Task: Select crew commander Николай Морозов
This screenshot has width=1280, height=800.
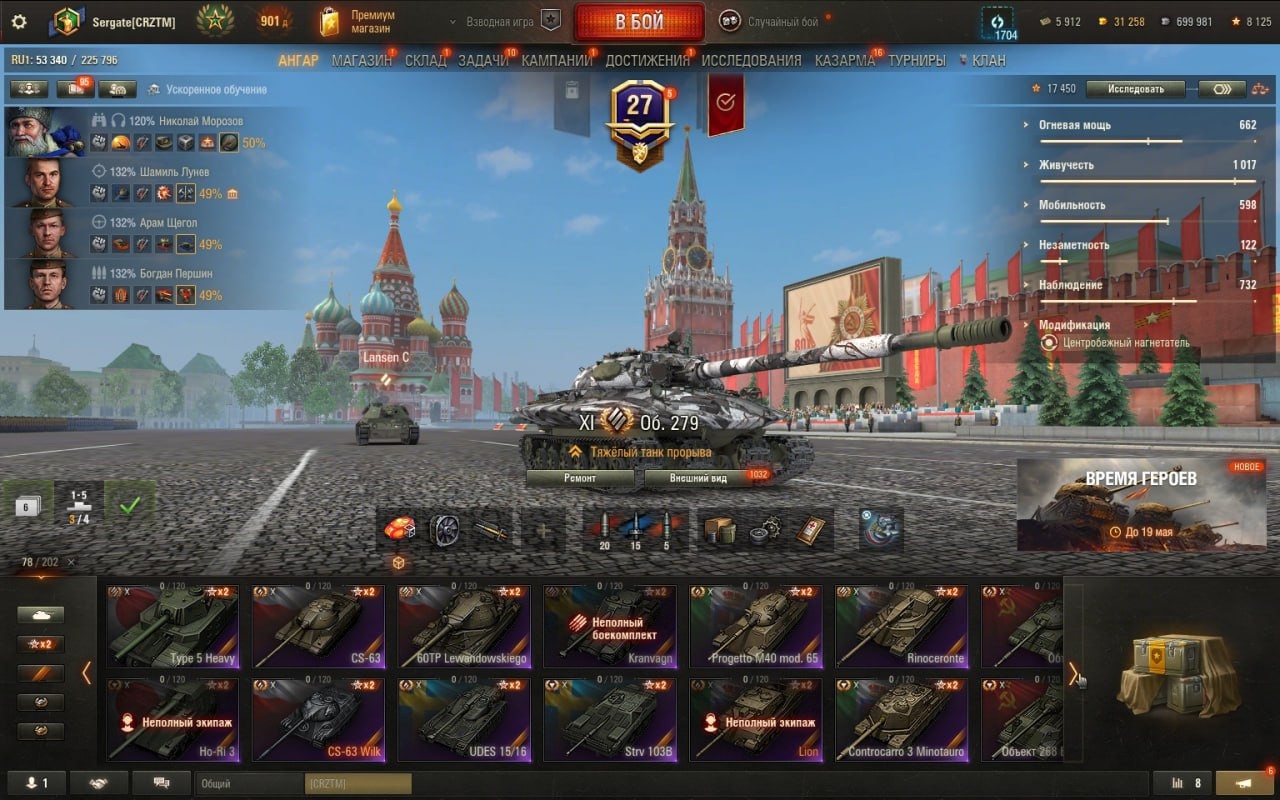Action: (46, 132)
